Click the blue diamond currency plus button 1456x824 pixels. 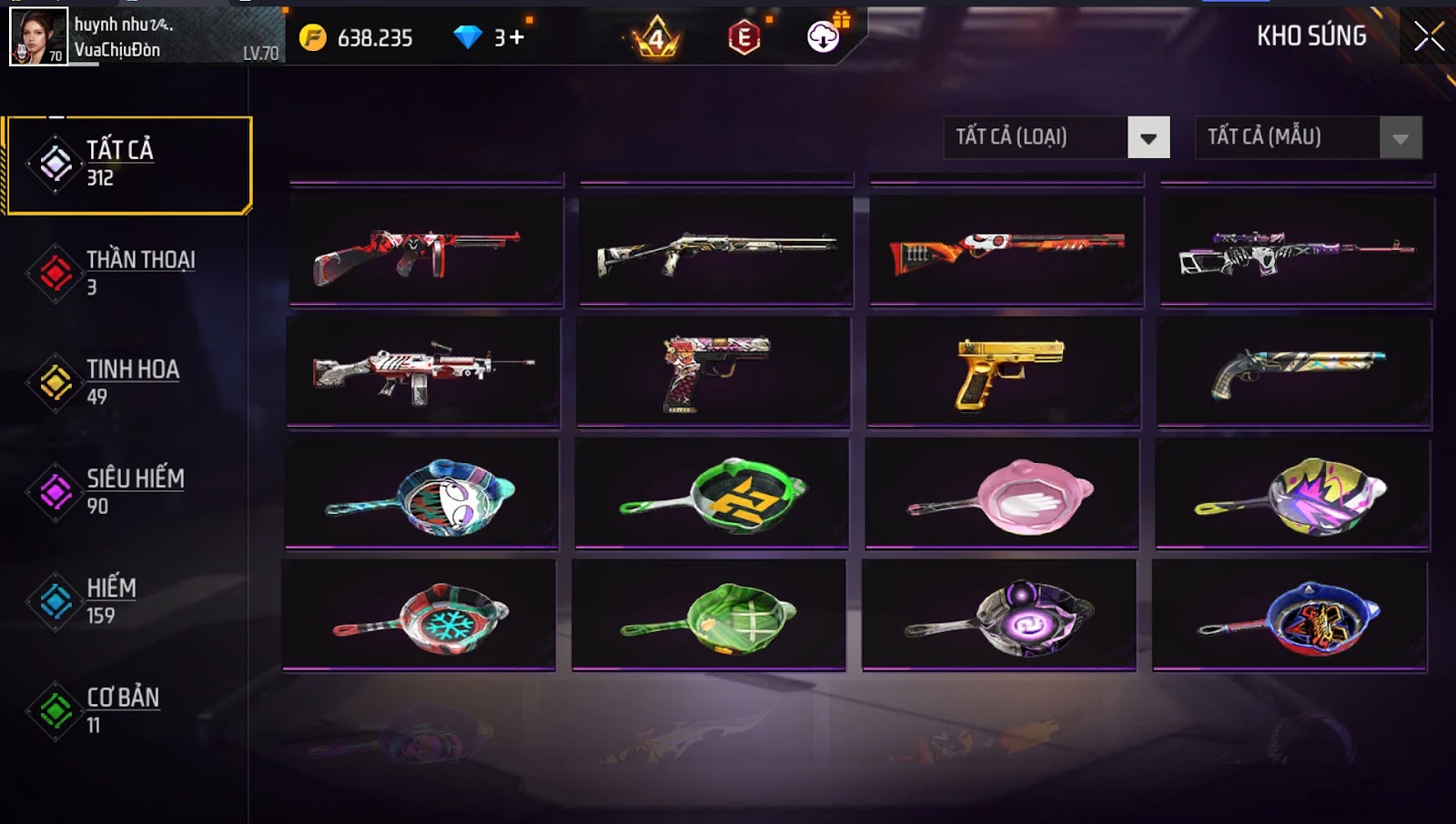pyautogui.click(x=517, y=37)
